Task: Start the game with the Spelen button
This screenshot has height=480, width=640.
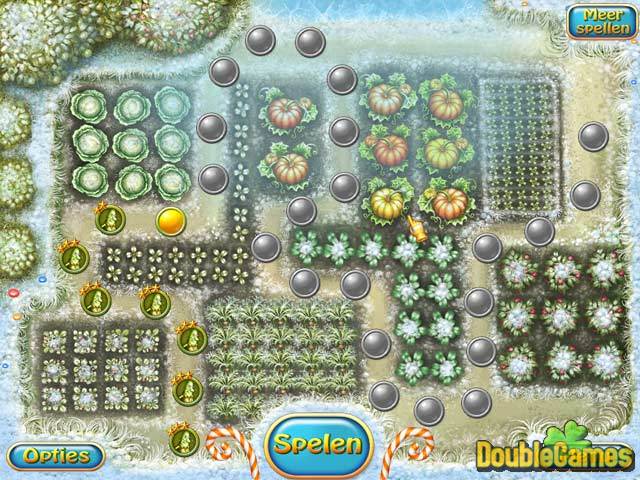Action: 319,442
